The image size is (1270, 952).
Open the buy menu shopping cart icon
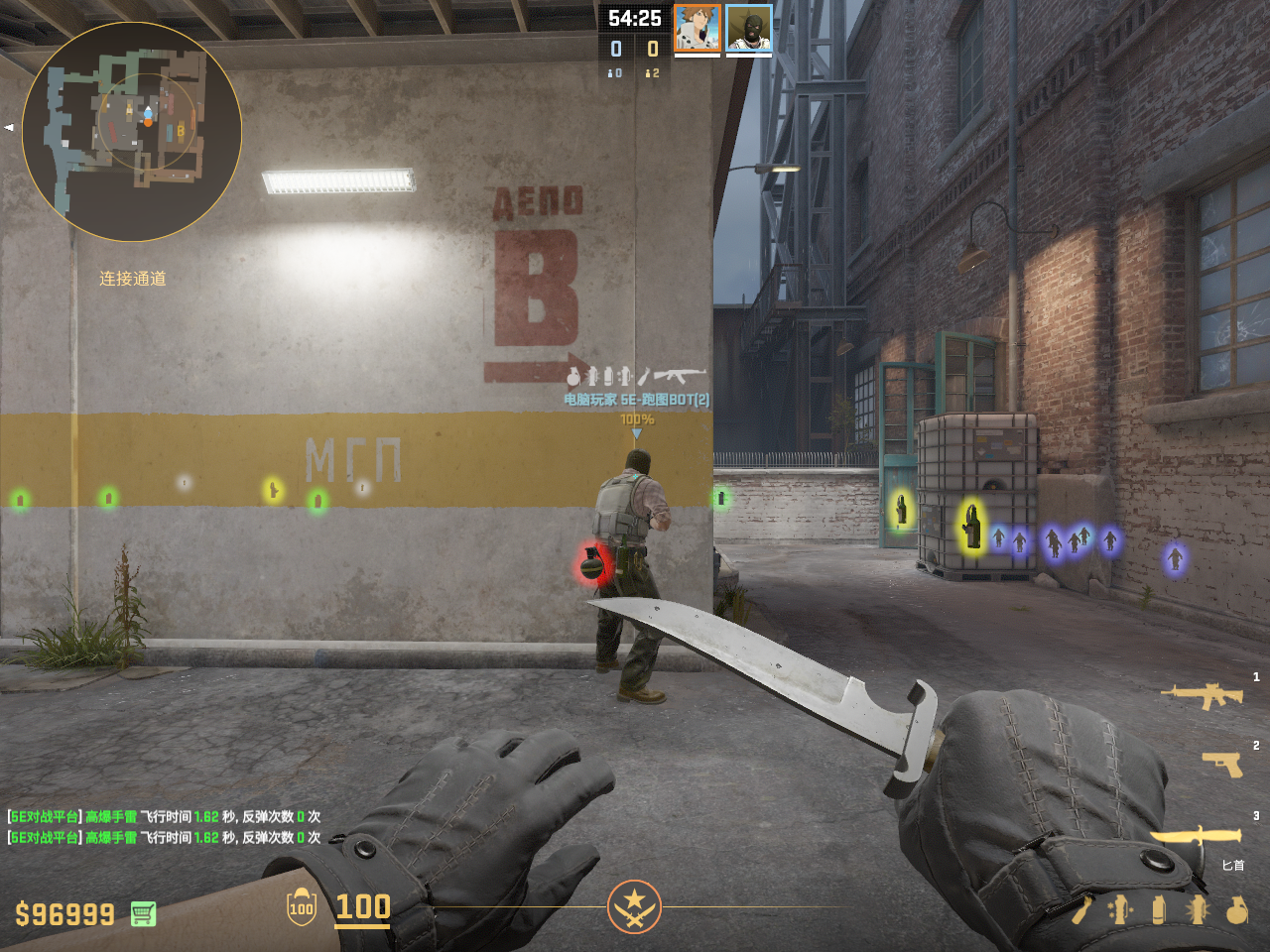143,913
